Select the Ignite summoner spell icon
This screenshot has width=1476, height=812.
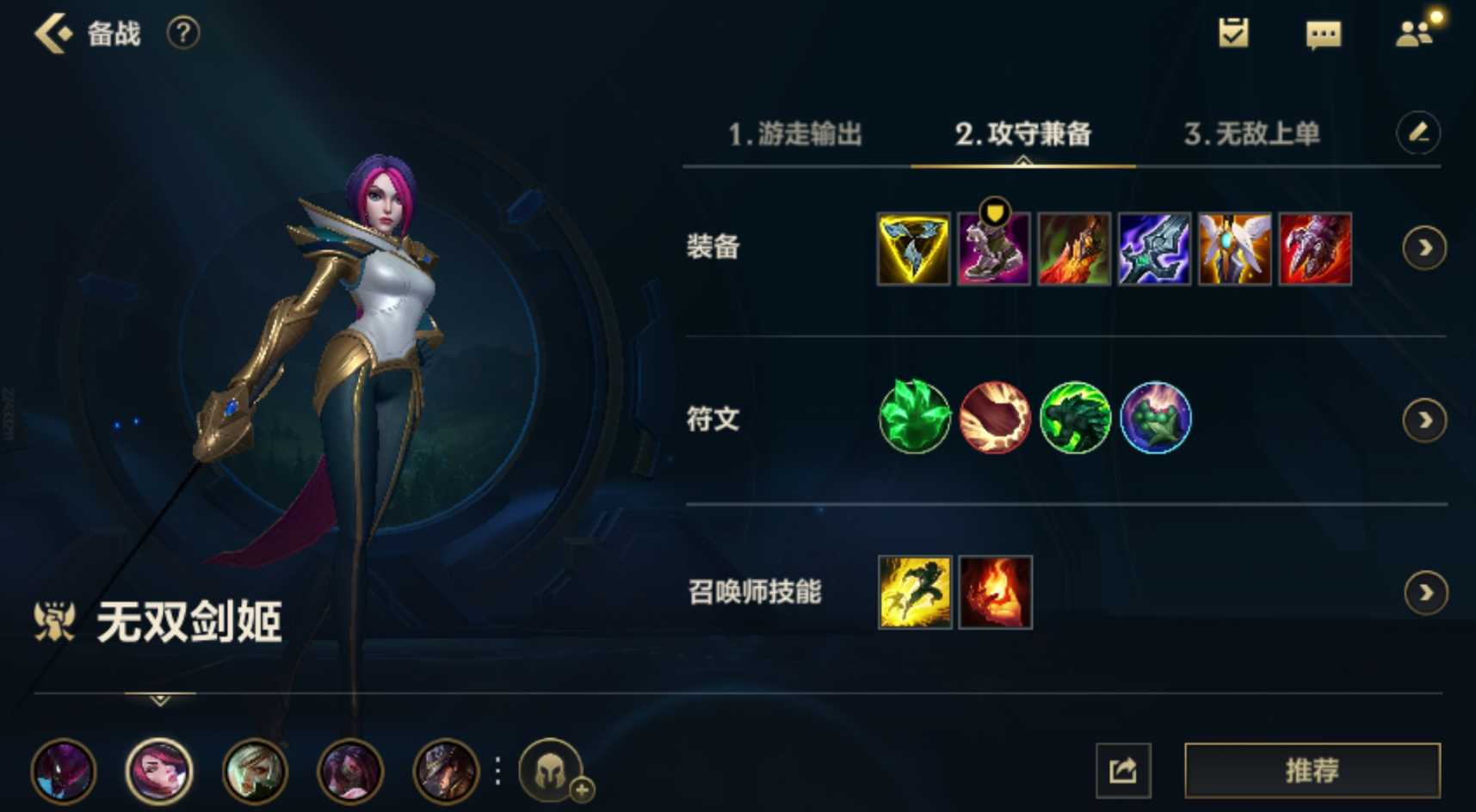(x=995, y=592)
